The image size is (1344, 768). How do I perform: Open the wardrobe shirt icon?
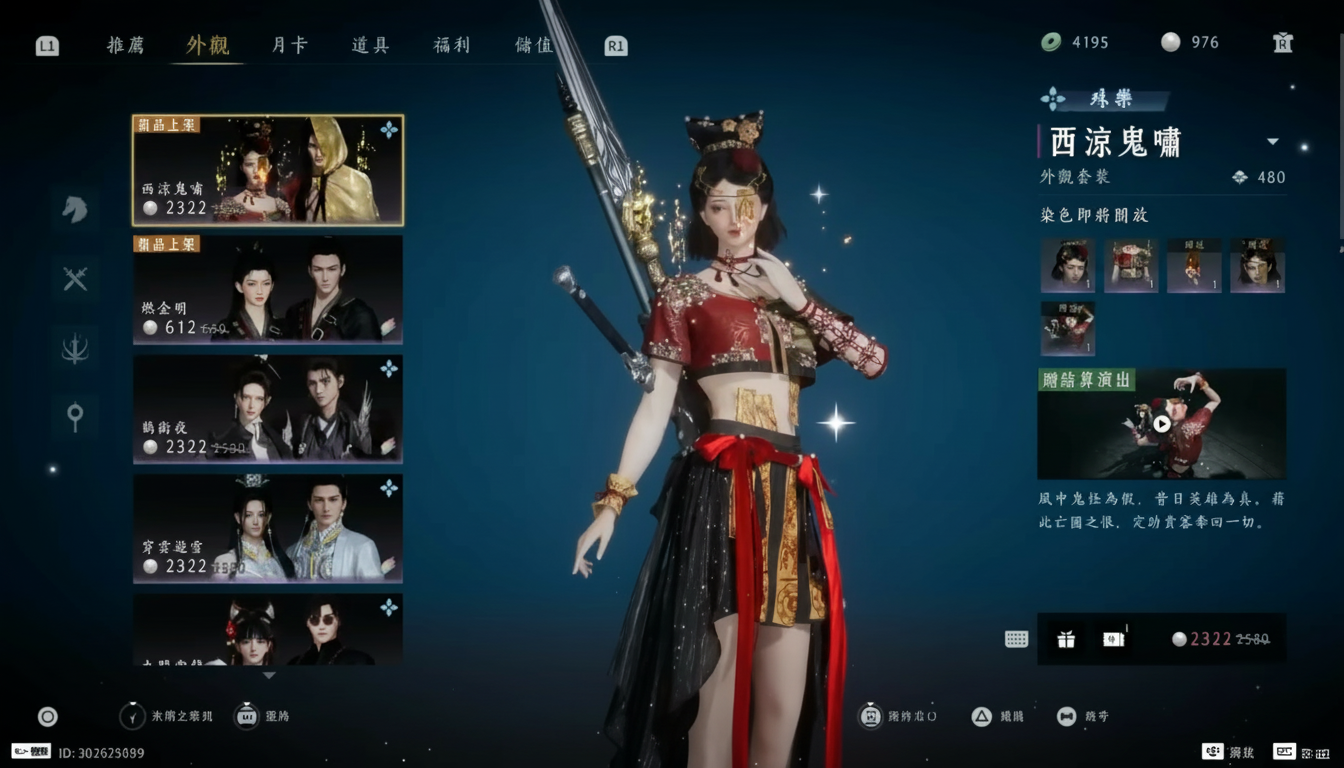[x=1283, y=42]
